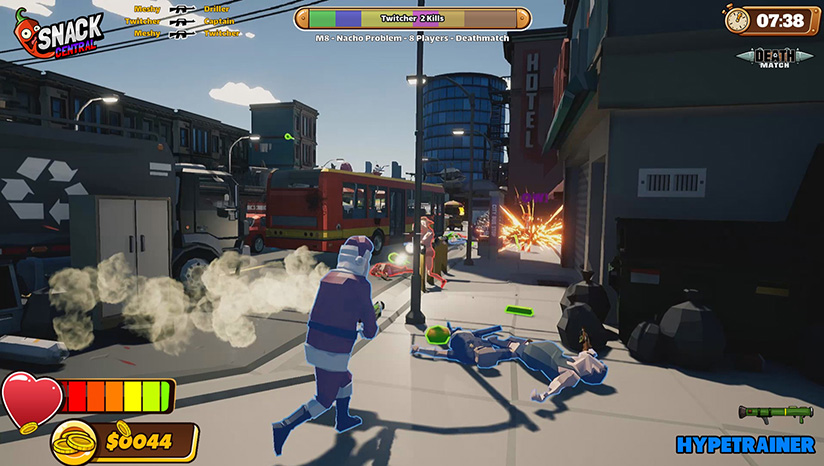824x466 pixels.
Task: Click the Twitcher 2 Kills leader banner
Action: 413,19
